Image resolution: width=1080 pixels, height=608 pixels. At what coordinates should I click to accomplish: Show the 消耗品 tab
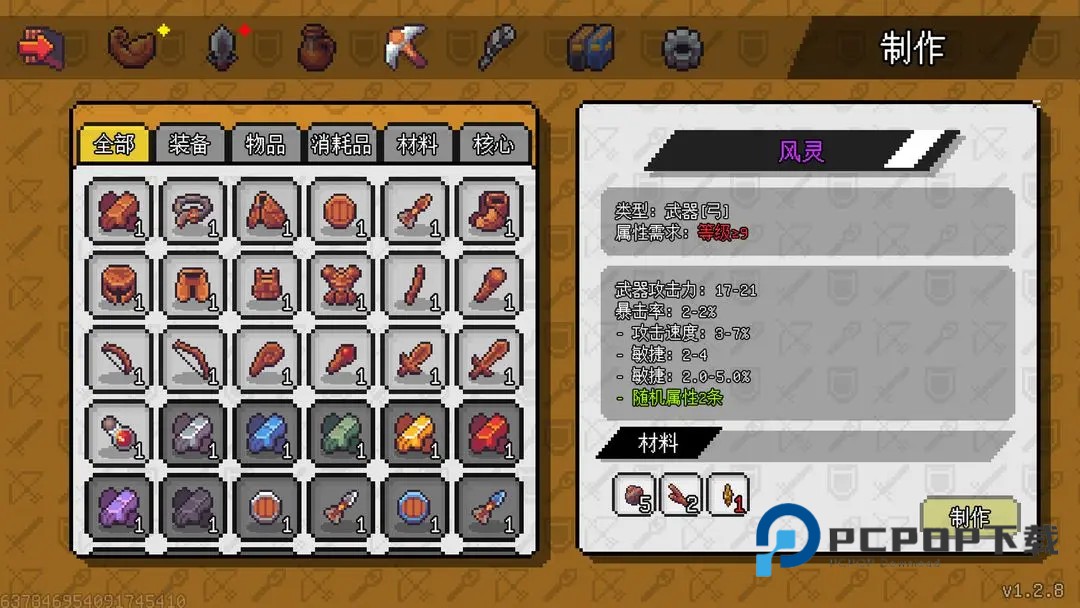[341, 144]
